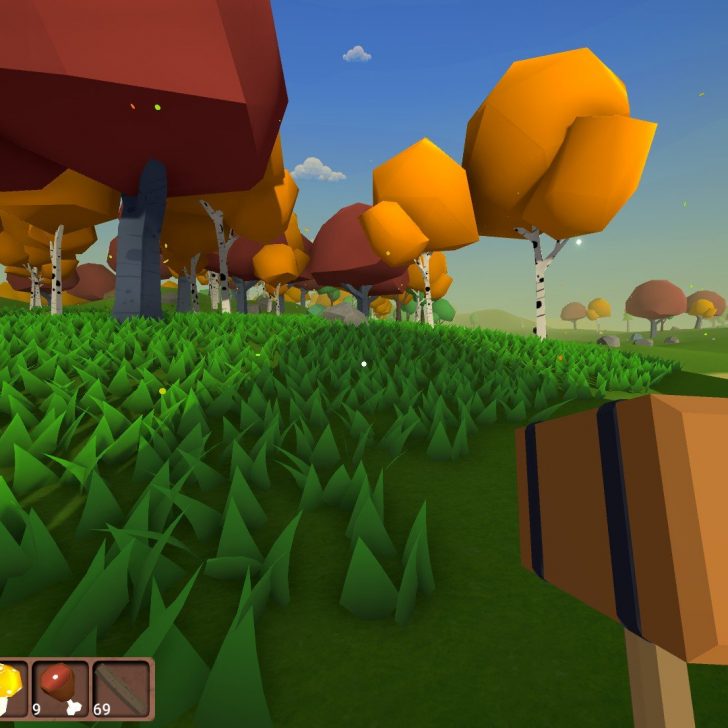Select the raw meat drumstick slot
This screenshot has height=728, width=728.
(60, 687)
